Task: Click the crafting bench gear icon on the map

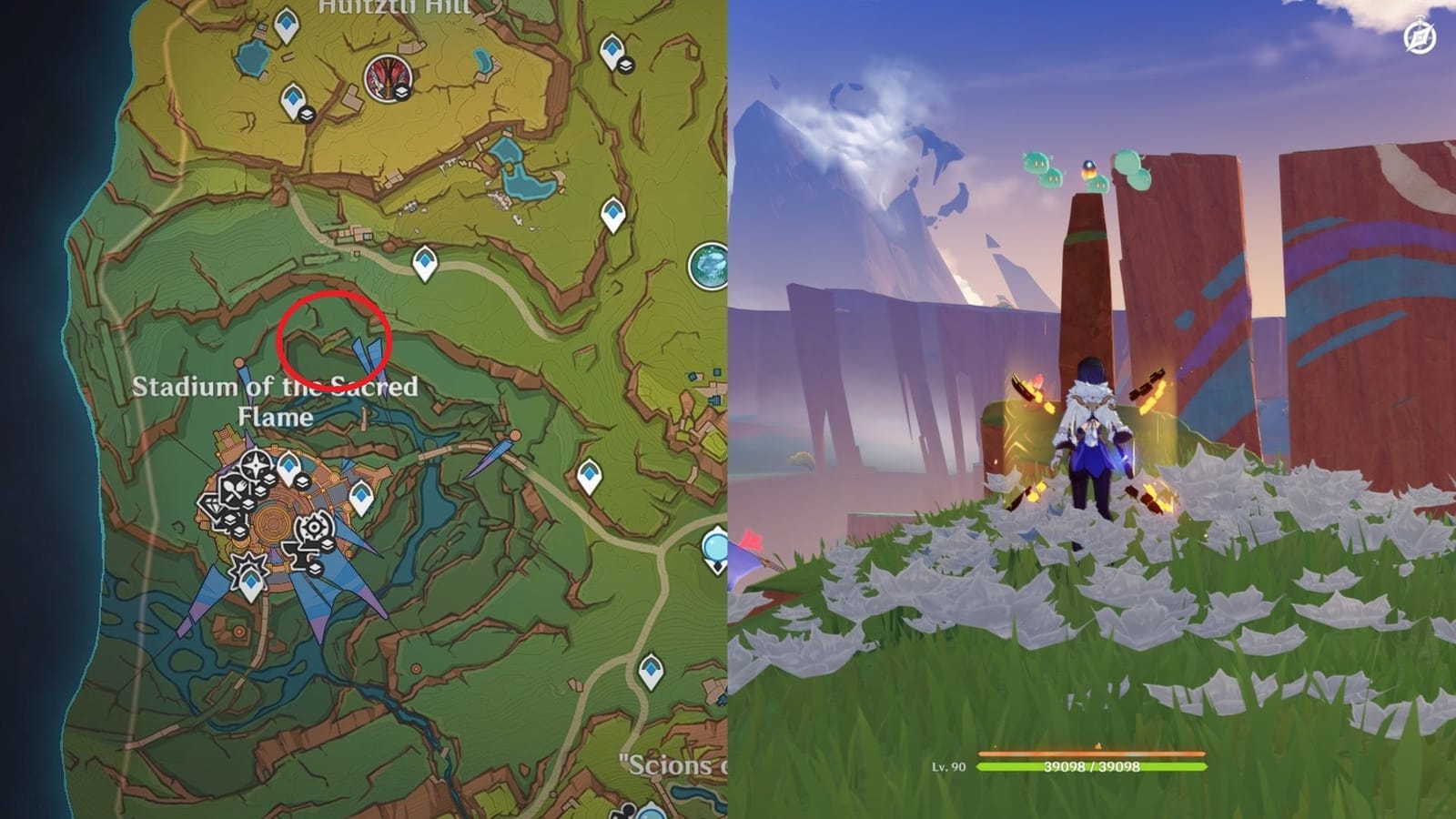Action: [x=315, y=526]
